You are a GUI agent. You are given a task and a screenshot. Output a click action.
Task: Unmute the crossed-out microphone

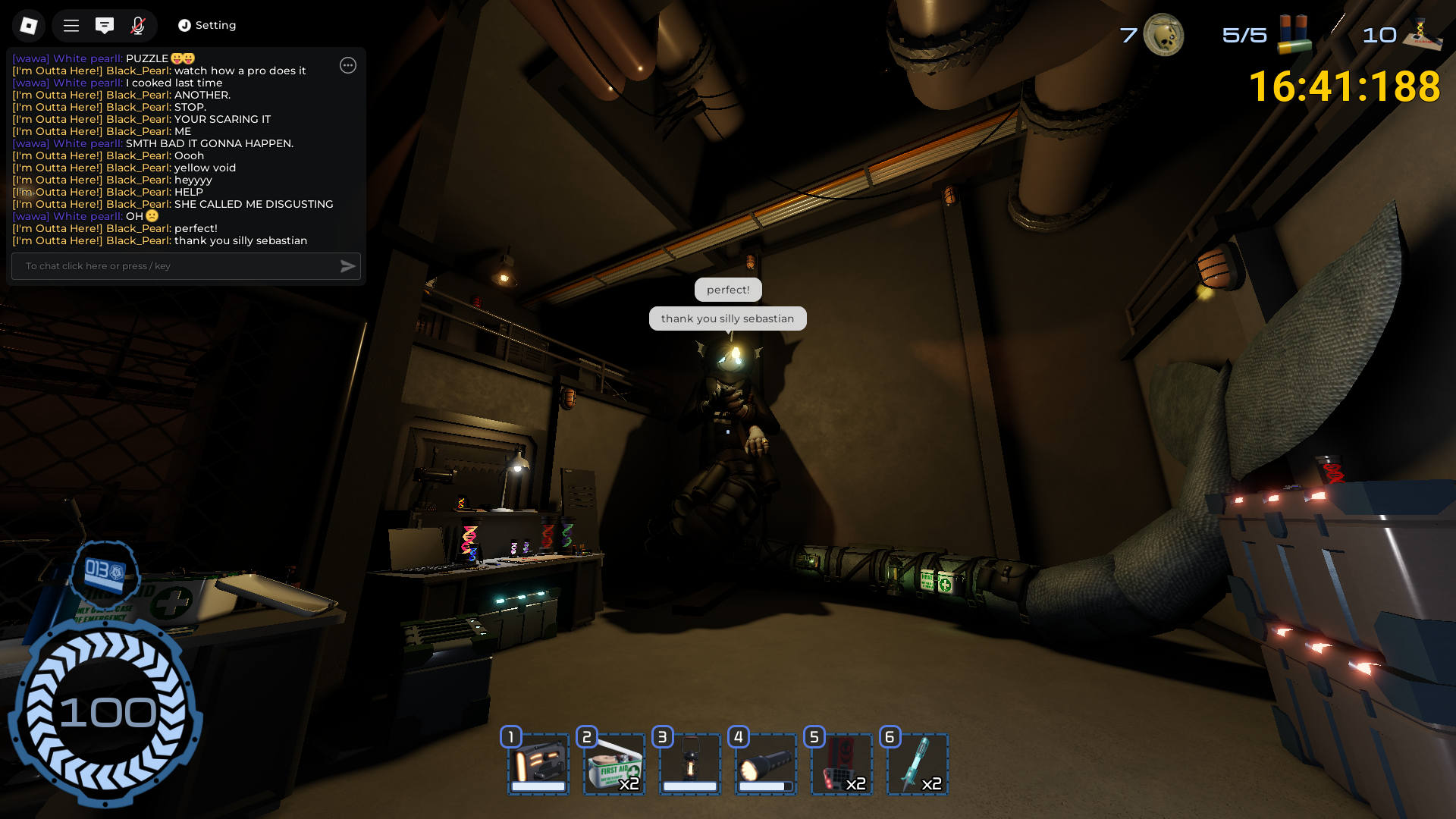[138, 26]
